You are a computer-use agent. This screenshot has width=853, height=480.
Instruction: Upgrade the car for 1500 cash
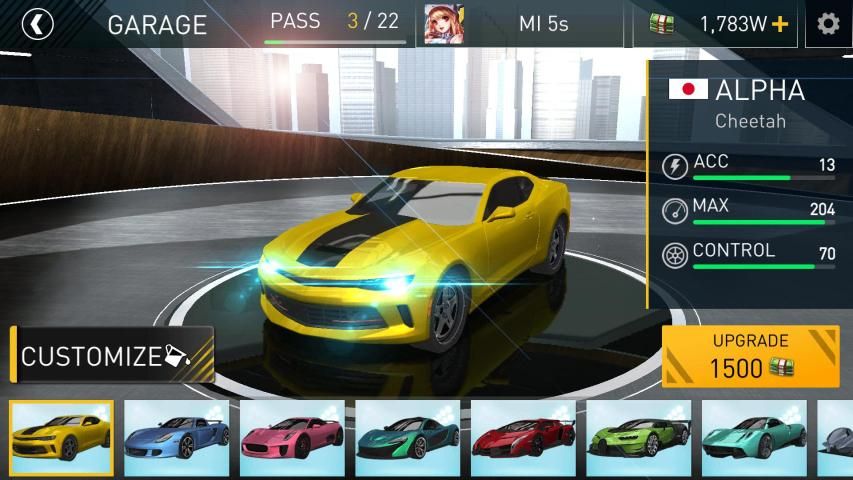tap(750, 356)
